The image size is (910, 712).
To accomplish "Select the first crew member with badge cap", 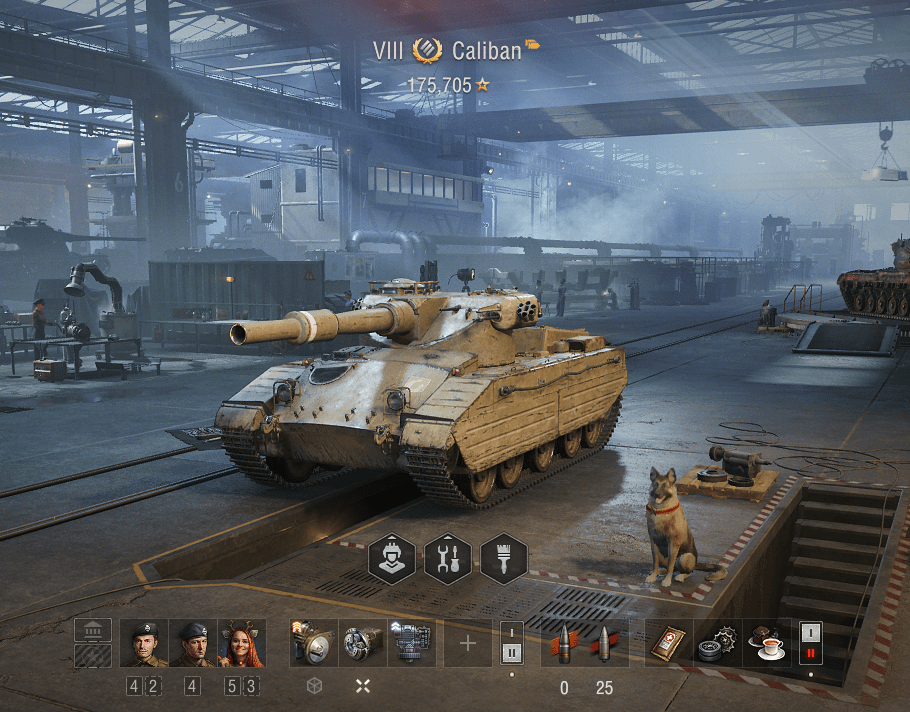I will click(x=144, y=643).
